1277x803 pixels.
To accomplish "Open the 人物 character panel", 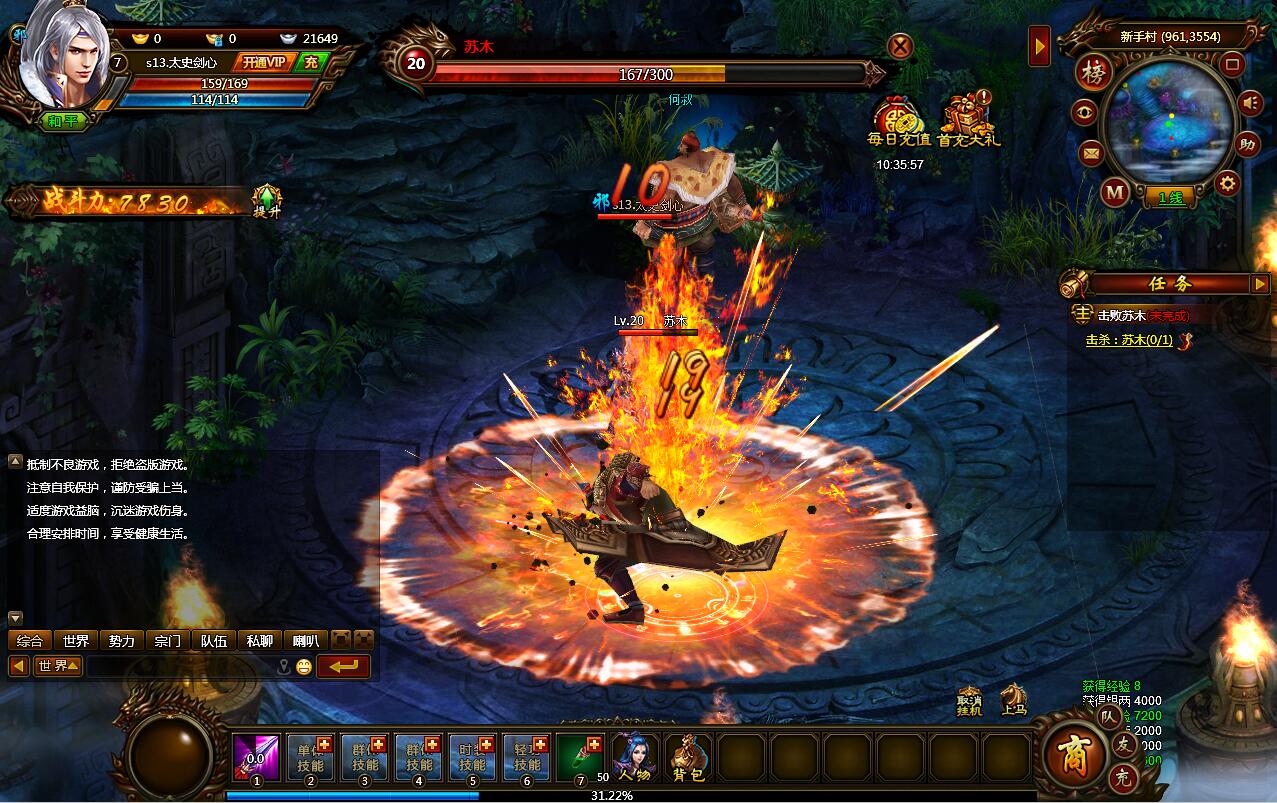I will click(x=636, y=758).
